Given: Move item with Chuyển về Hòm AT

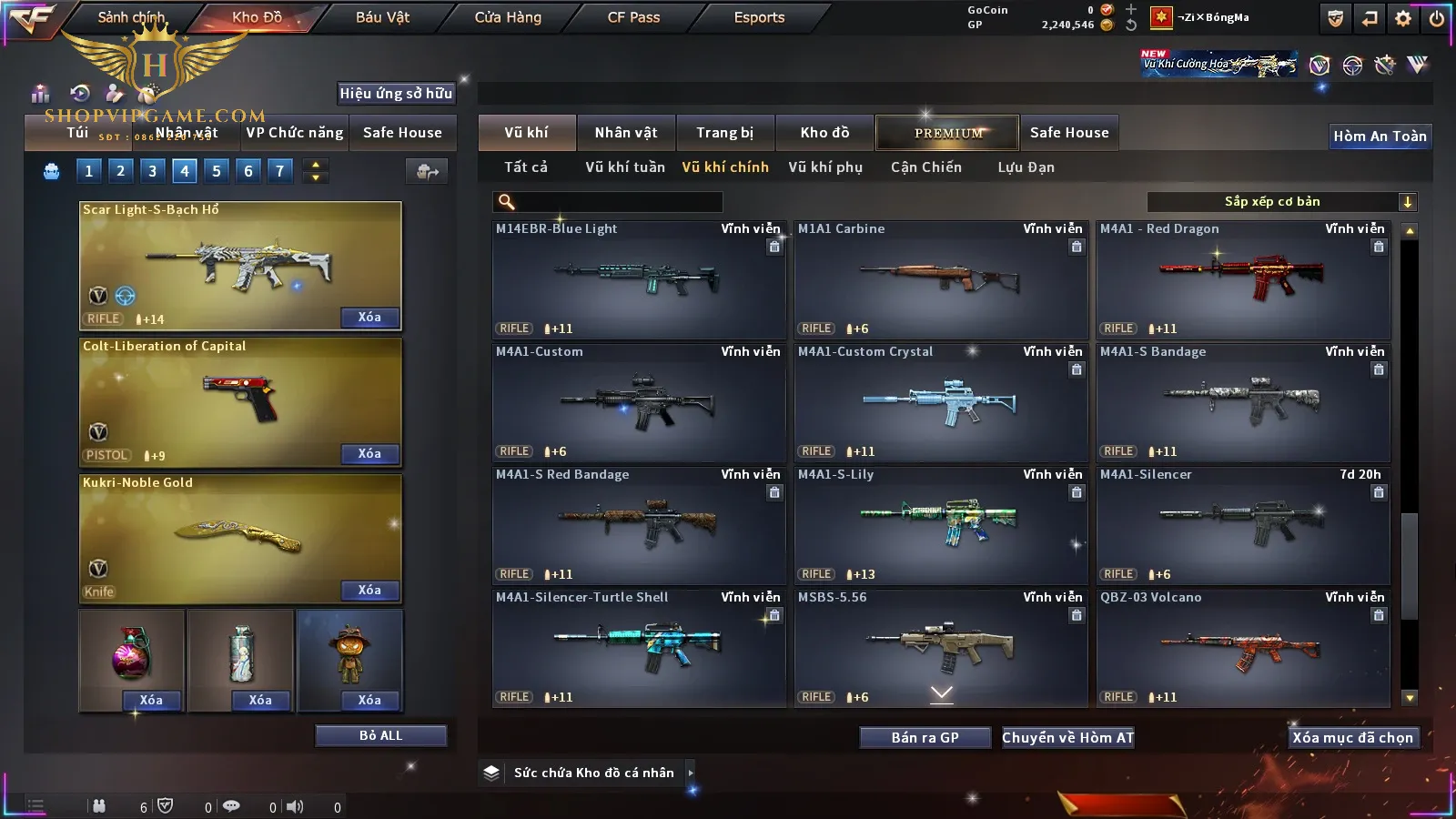Looking at the screenshot, I should click(x=1067, y=738).
